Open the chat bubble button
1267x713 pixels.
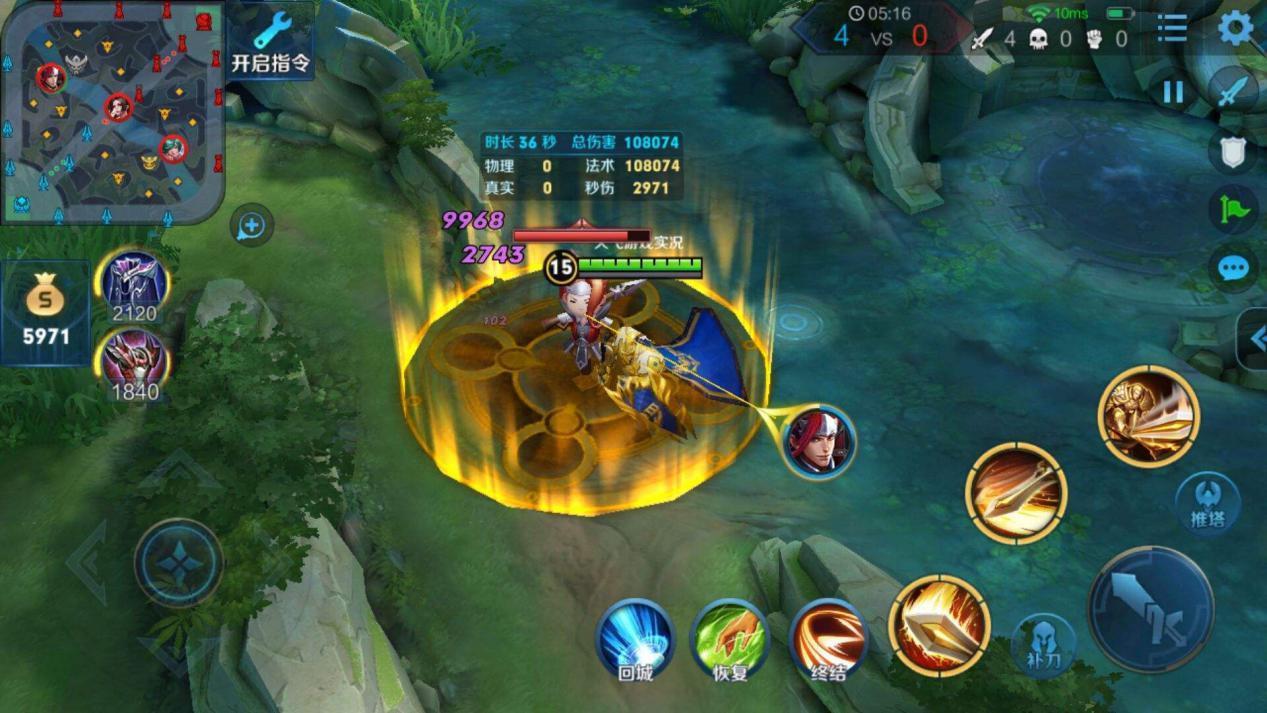1234,268
